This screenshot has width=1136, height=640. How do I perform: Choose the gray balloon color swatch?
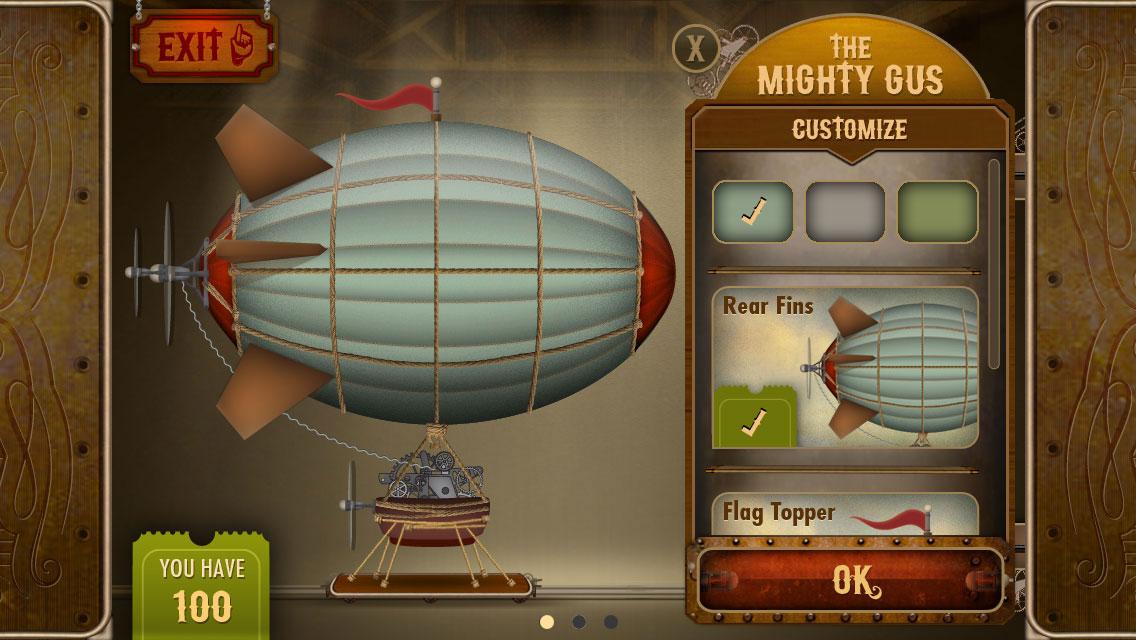tap(845, 211)
